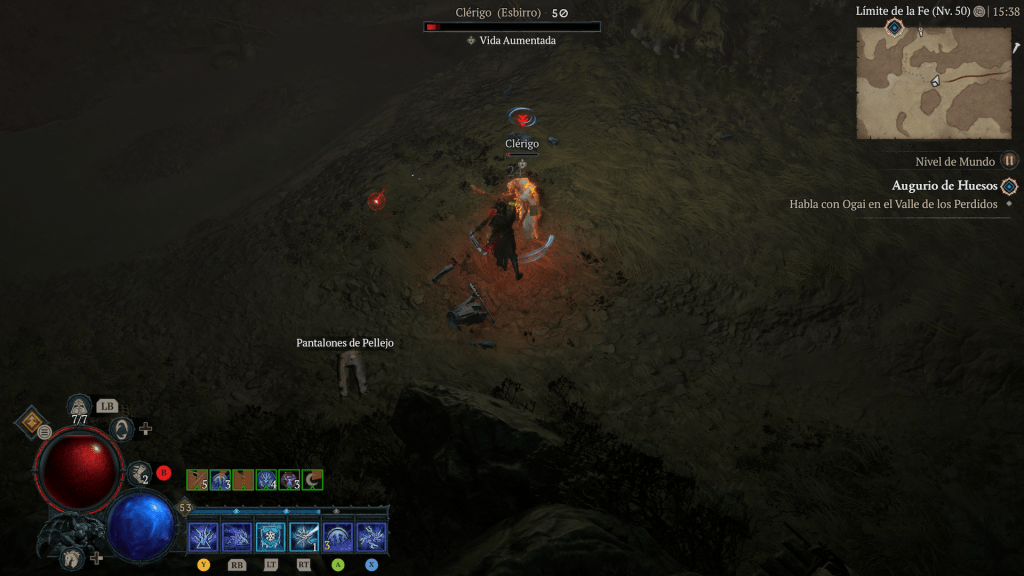
Task: Click the Nivel de Mundo tier icon
Action: coord(1010,160)
